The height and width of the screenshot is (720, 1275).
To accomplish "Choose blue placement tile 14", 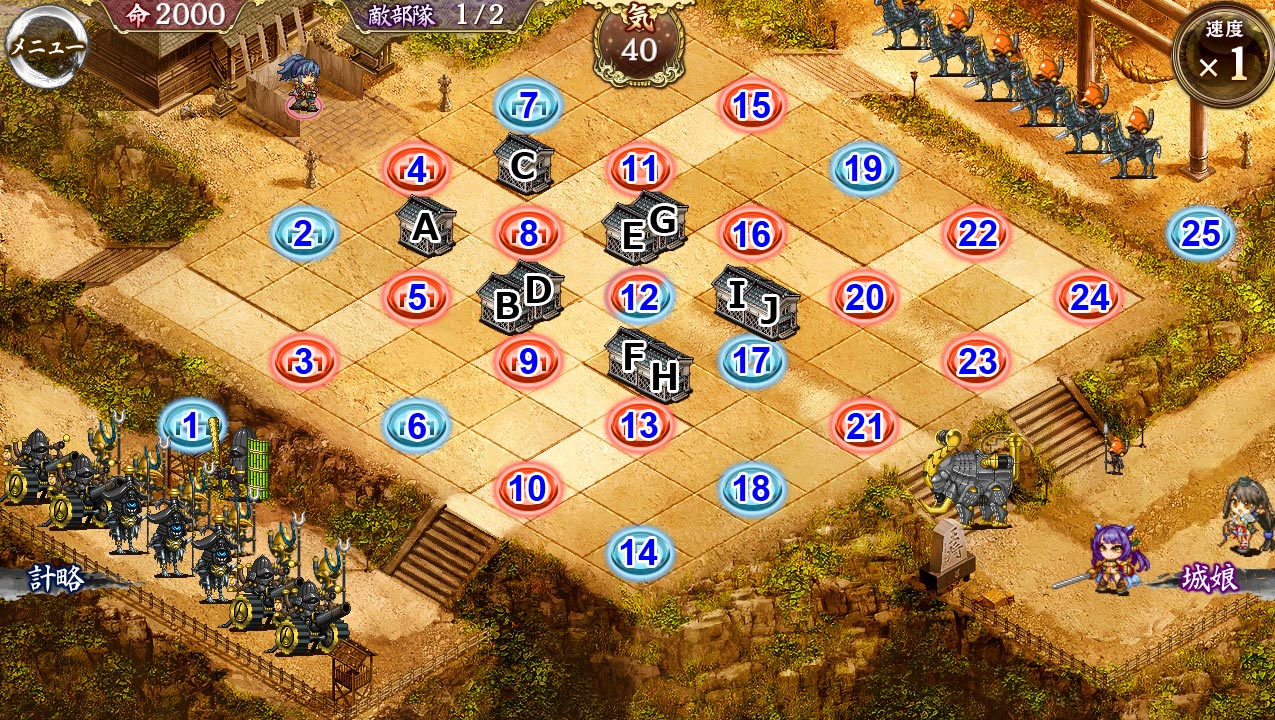I will [x=640, y=553].
